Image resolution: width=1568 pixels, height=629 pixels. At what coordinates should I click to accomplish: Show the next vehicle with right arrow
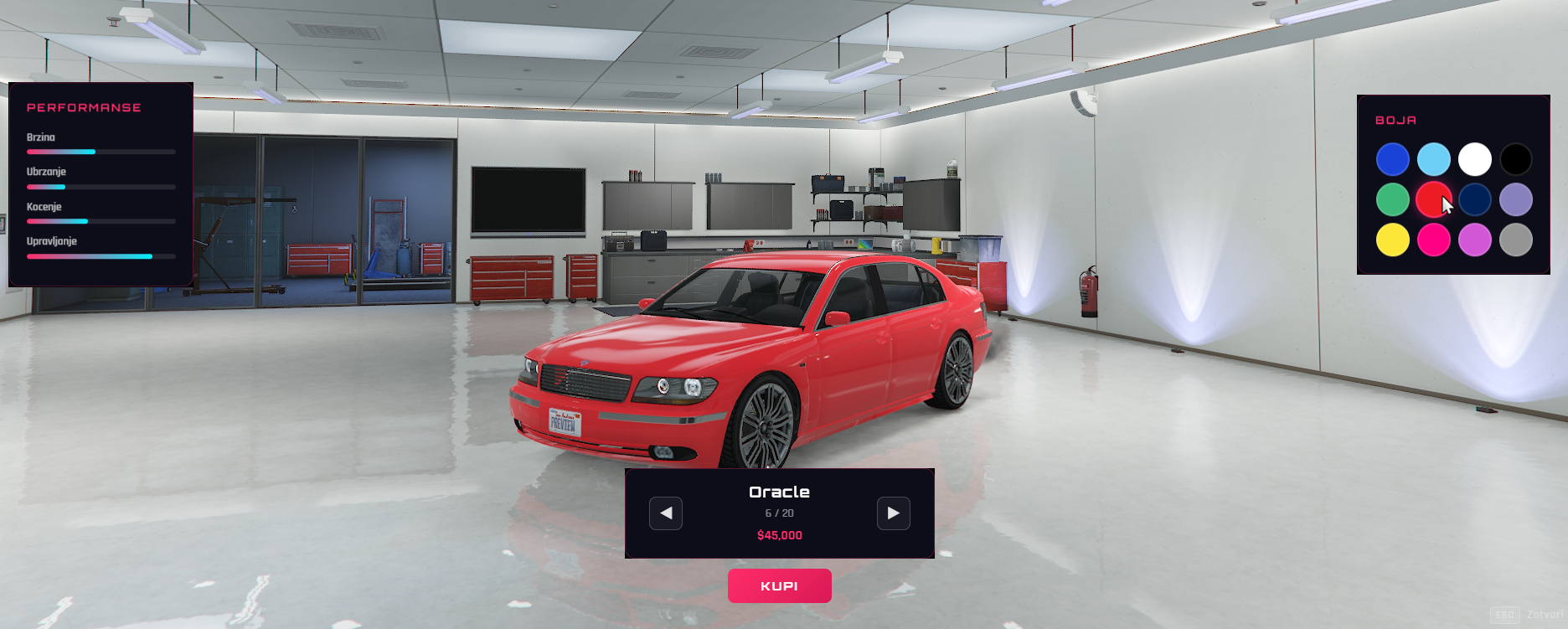coord(893,513)
